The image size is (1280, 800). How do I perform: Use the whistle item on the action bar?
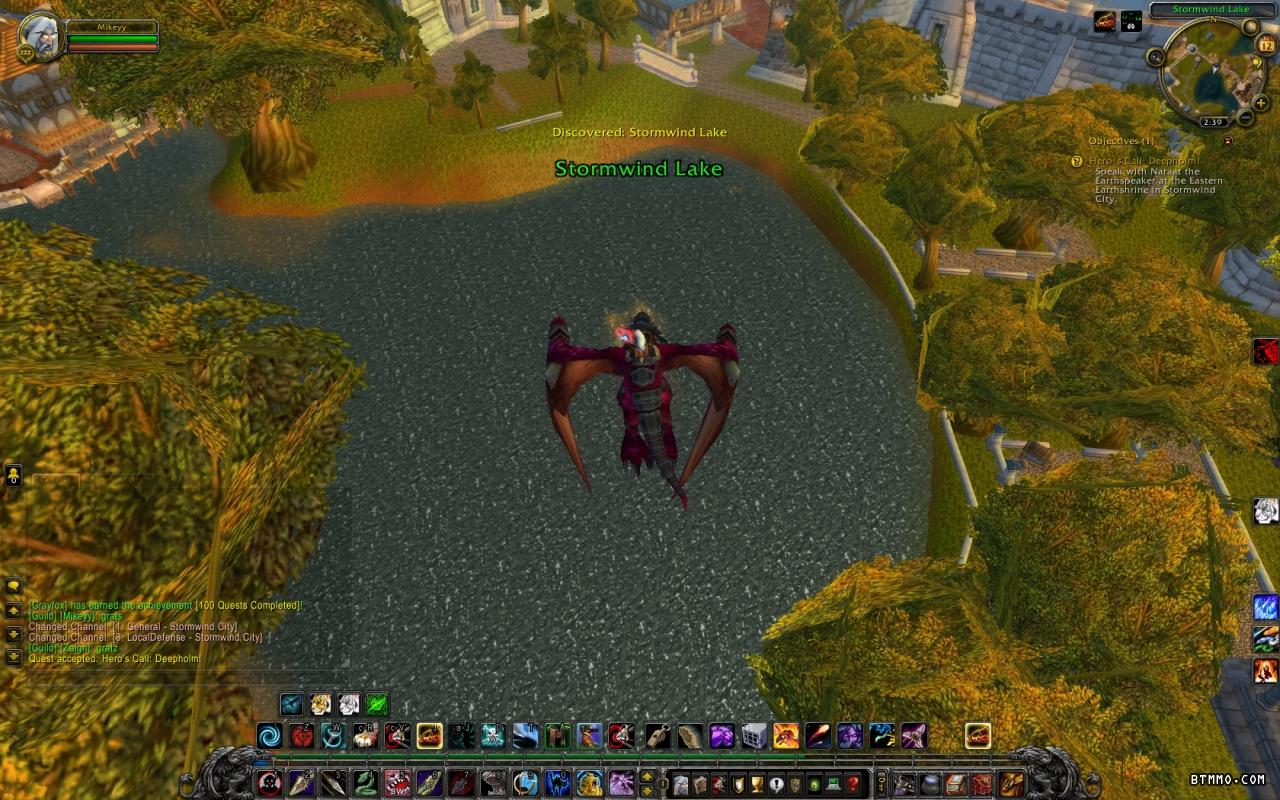[x=658, y=737]
